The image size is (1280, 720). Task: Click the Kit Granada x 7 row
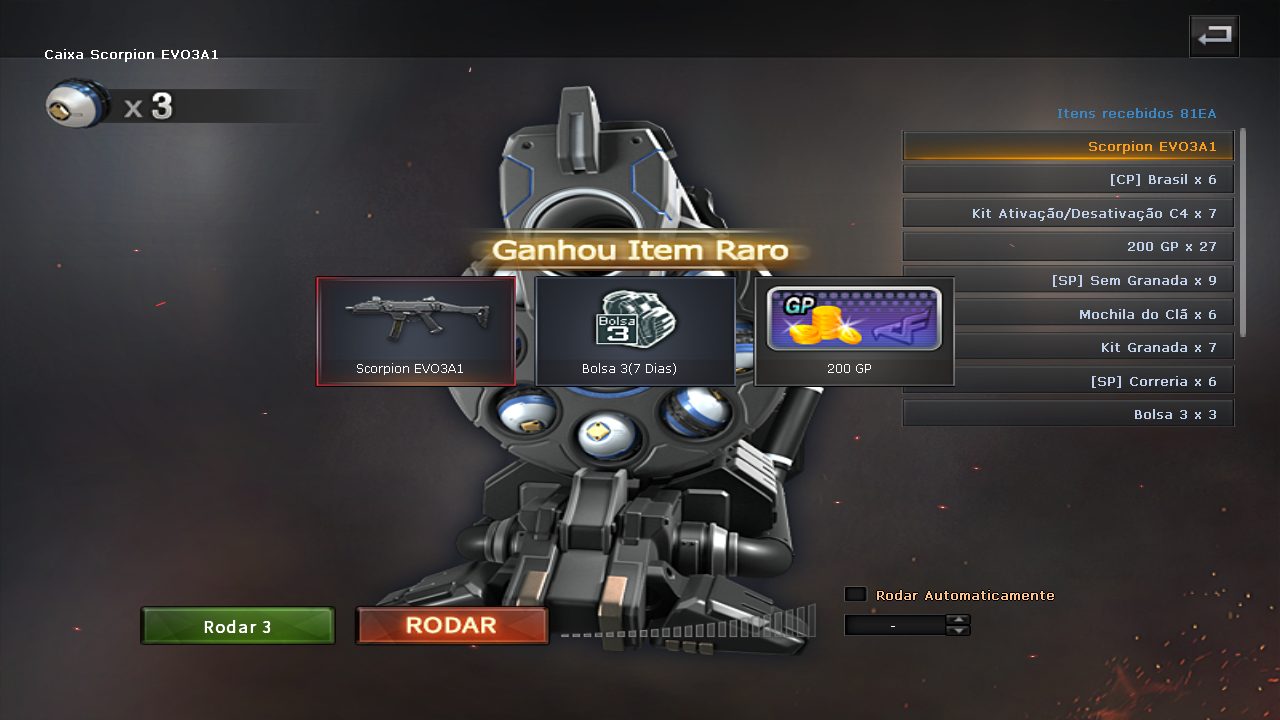pyautogui.click(x=1090, y=347)
